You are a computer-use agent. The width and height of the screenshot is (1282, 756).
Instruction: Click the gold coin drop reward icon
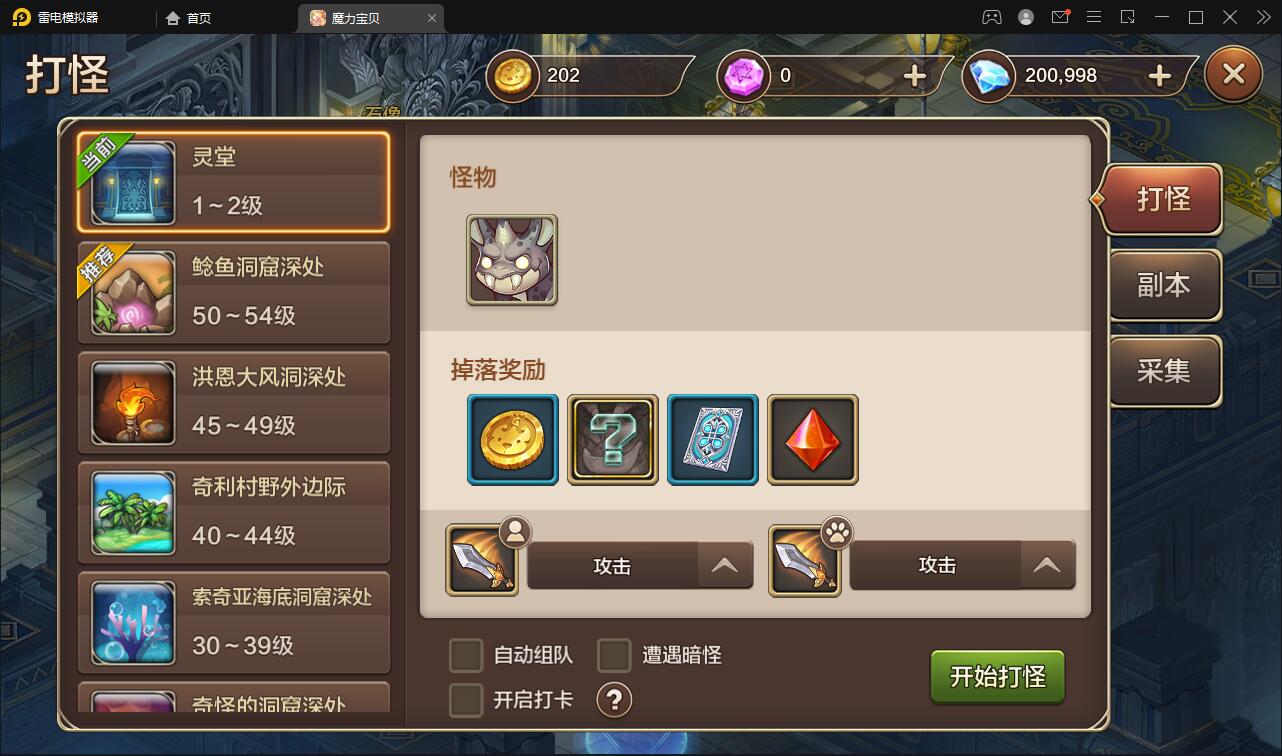[512, 439]
